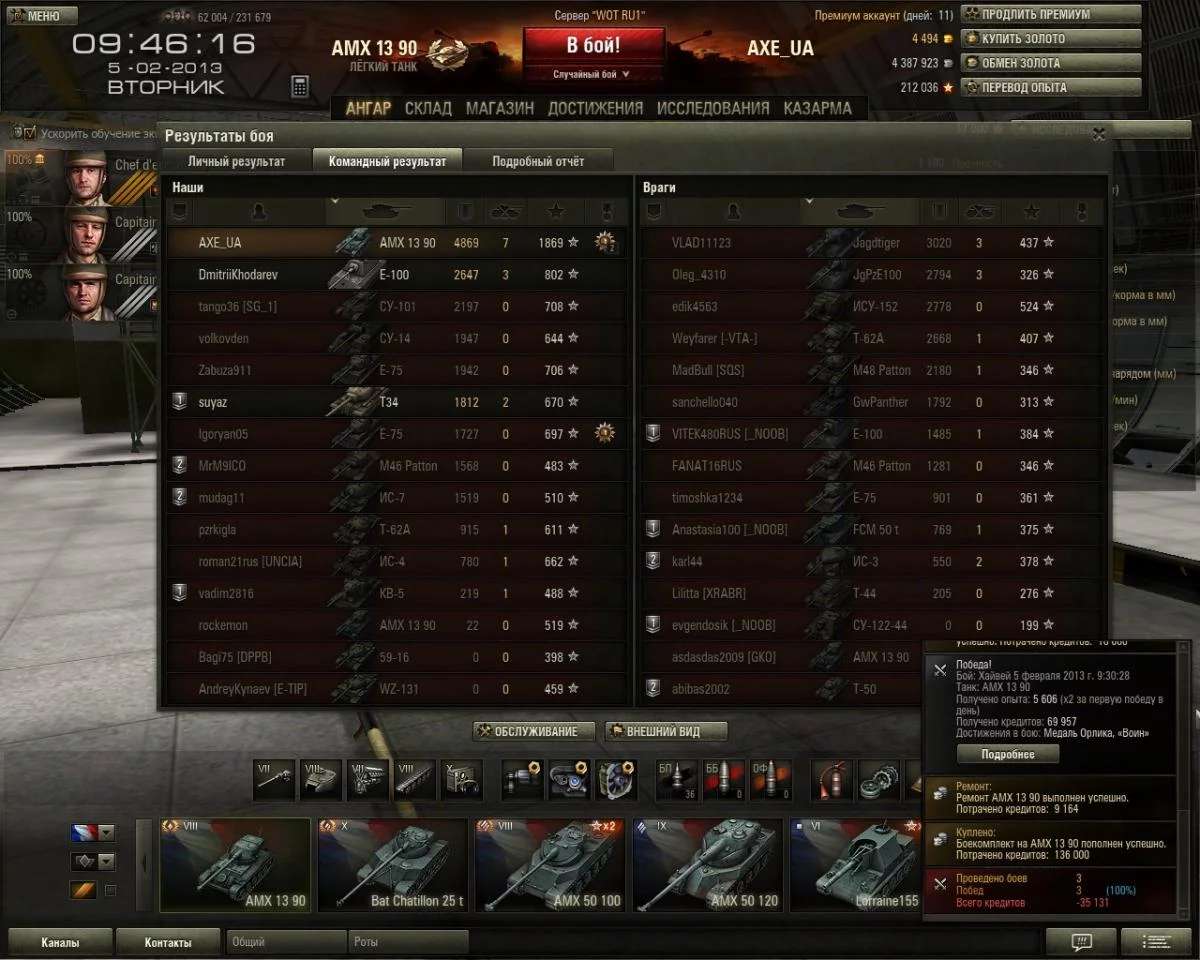
Task: Select the AMX 50 100 tank
Action: click(x=549, y=865)
